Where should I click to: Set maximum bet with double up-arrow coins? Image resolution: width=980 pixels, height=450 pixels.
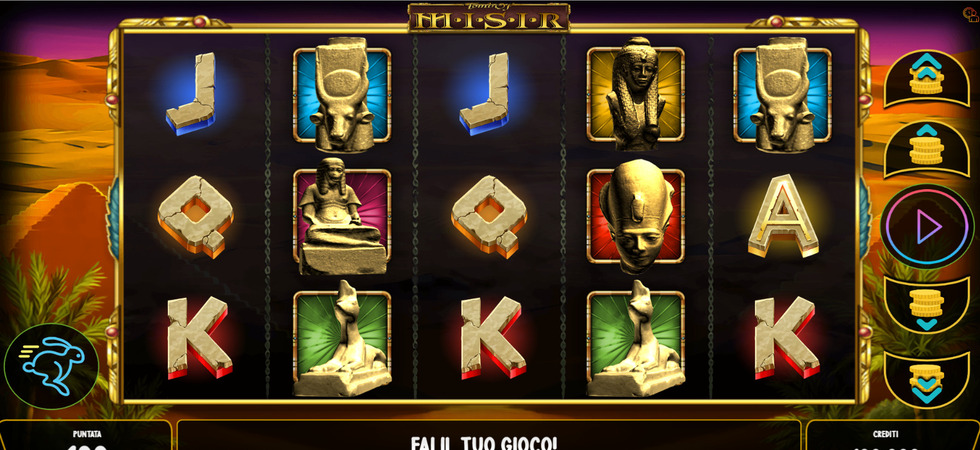[927, 77]
